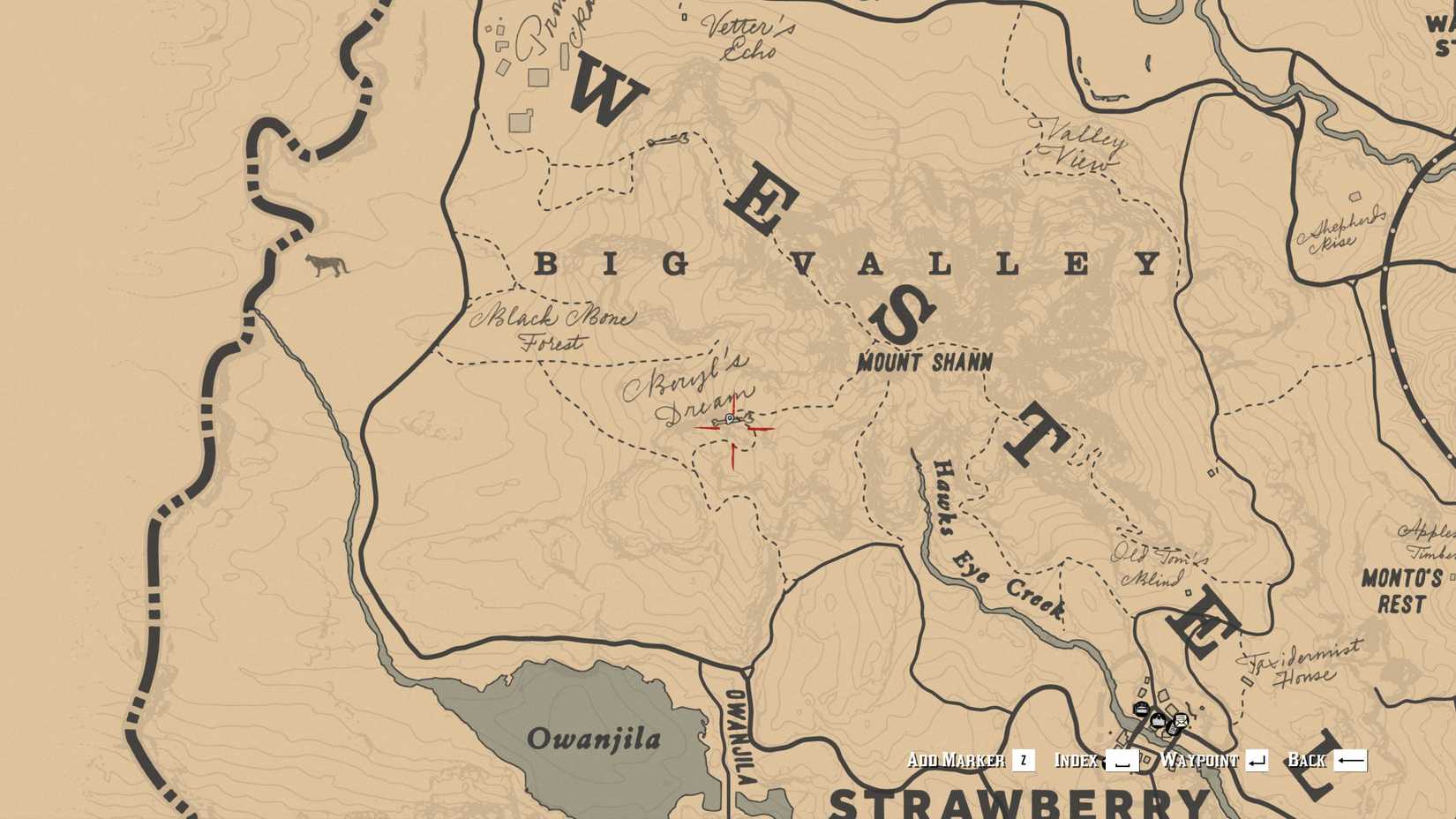Select the document icon below the post office marker
The width and height of the screenshot is (1456, 819).
coord(1172,730)
